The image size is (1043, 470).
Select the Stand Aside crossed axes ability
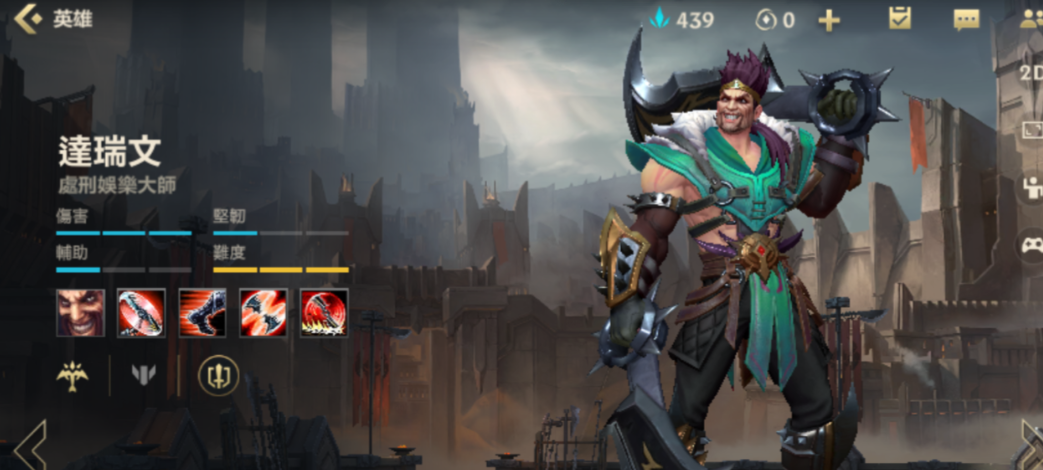pos(264,312)
